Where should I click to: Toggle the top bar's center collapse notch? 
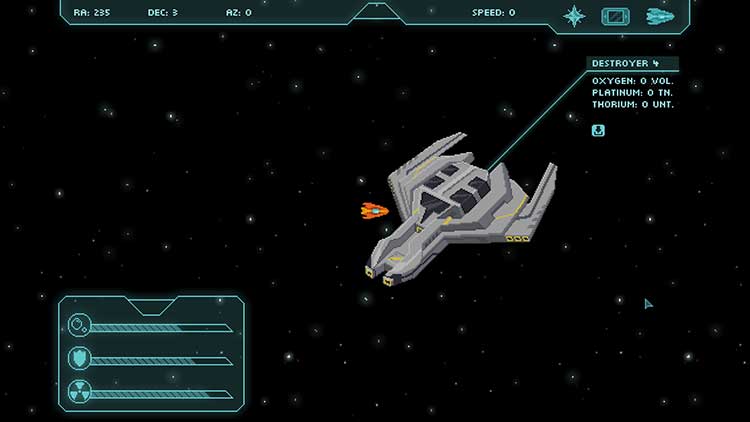tap(375, 8)
